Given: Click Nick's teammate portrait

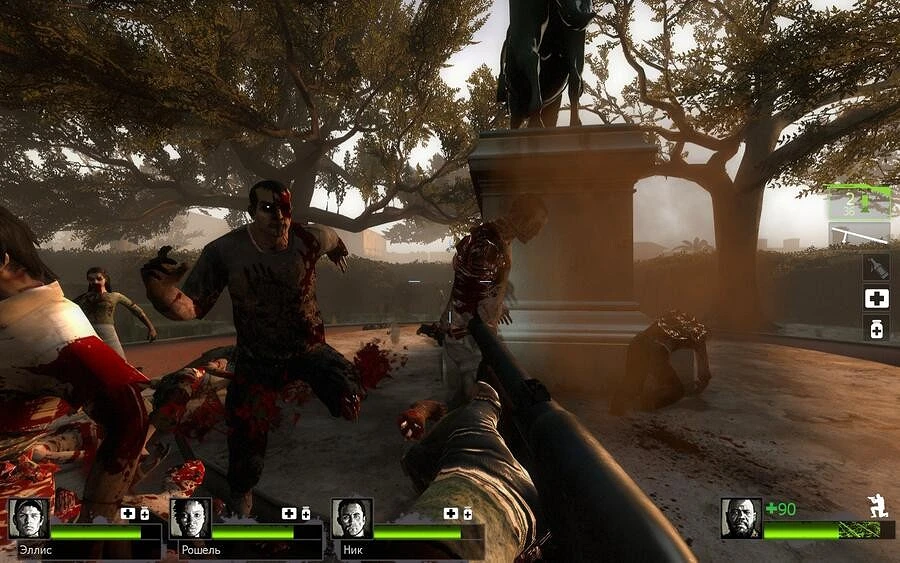Looking at the screenshot, I should pyautogui.click(x=352, y=518).
